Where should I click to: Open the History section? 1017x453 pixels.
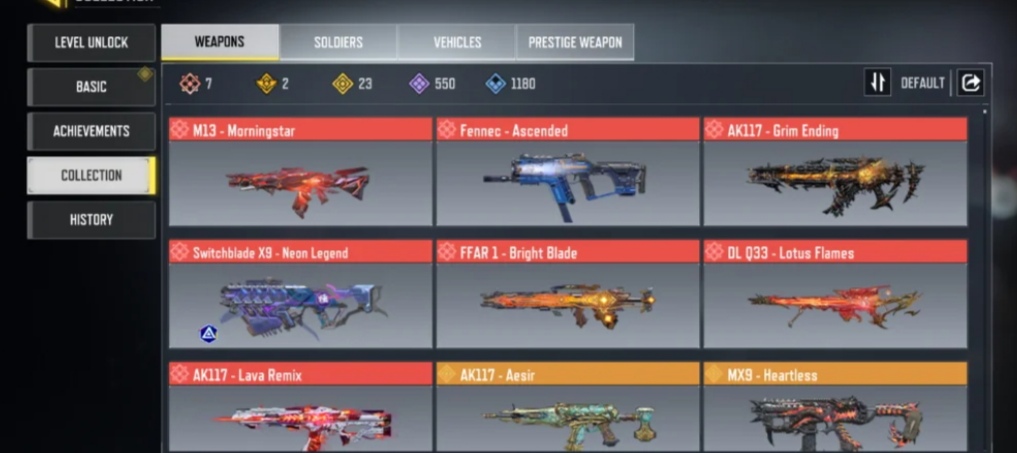(91, 219)
